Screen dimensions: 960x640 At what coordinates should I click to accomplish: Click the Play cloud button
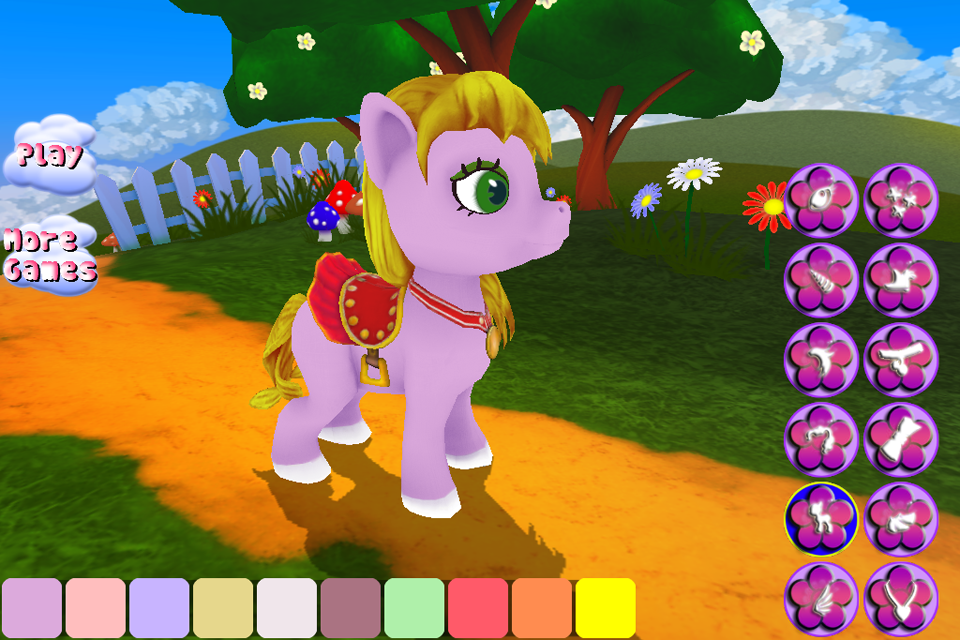50,155
